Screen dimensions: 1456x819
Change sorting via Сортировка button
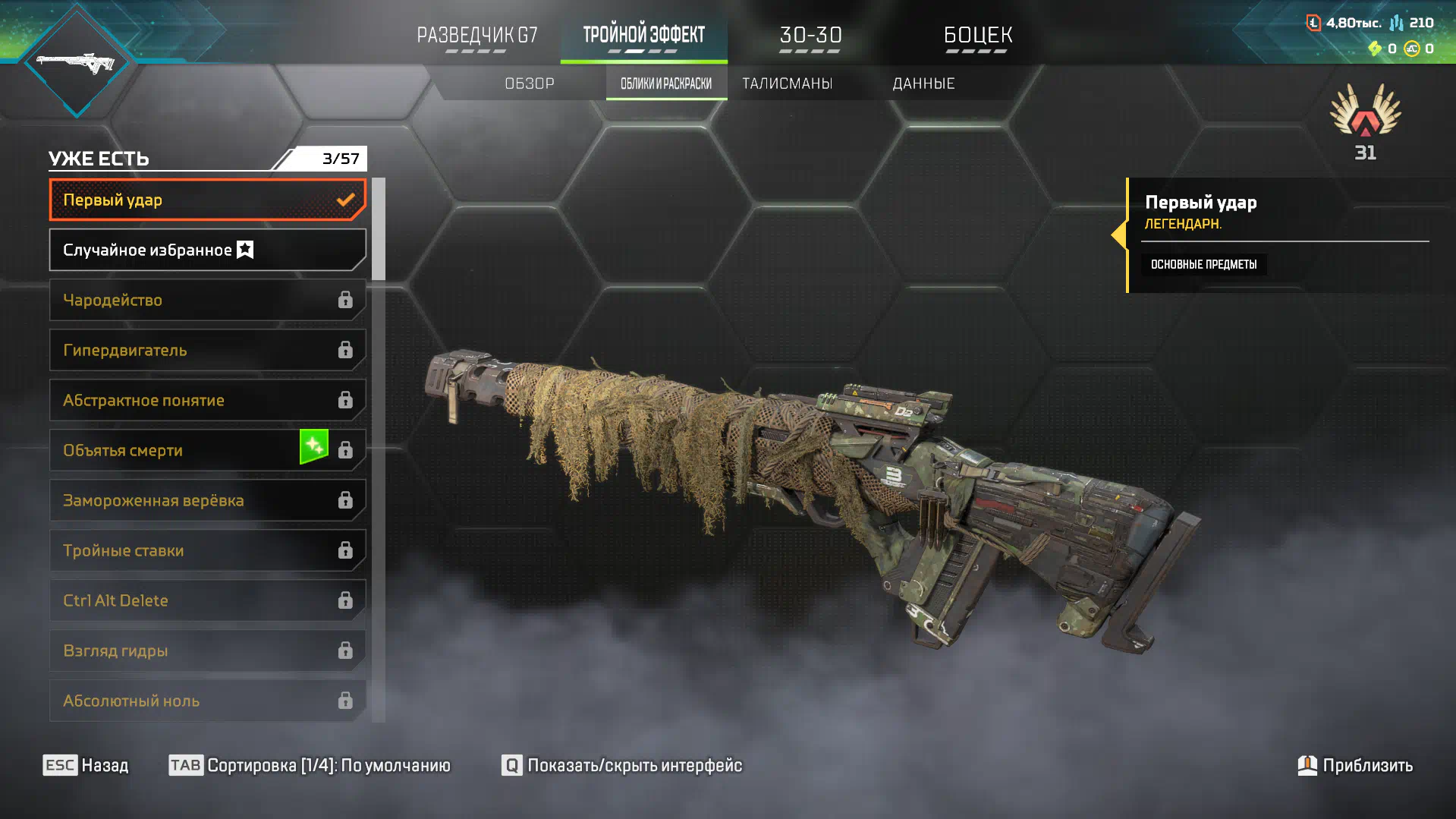pos(310,765)
